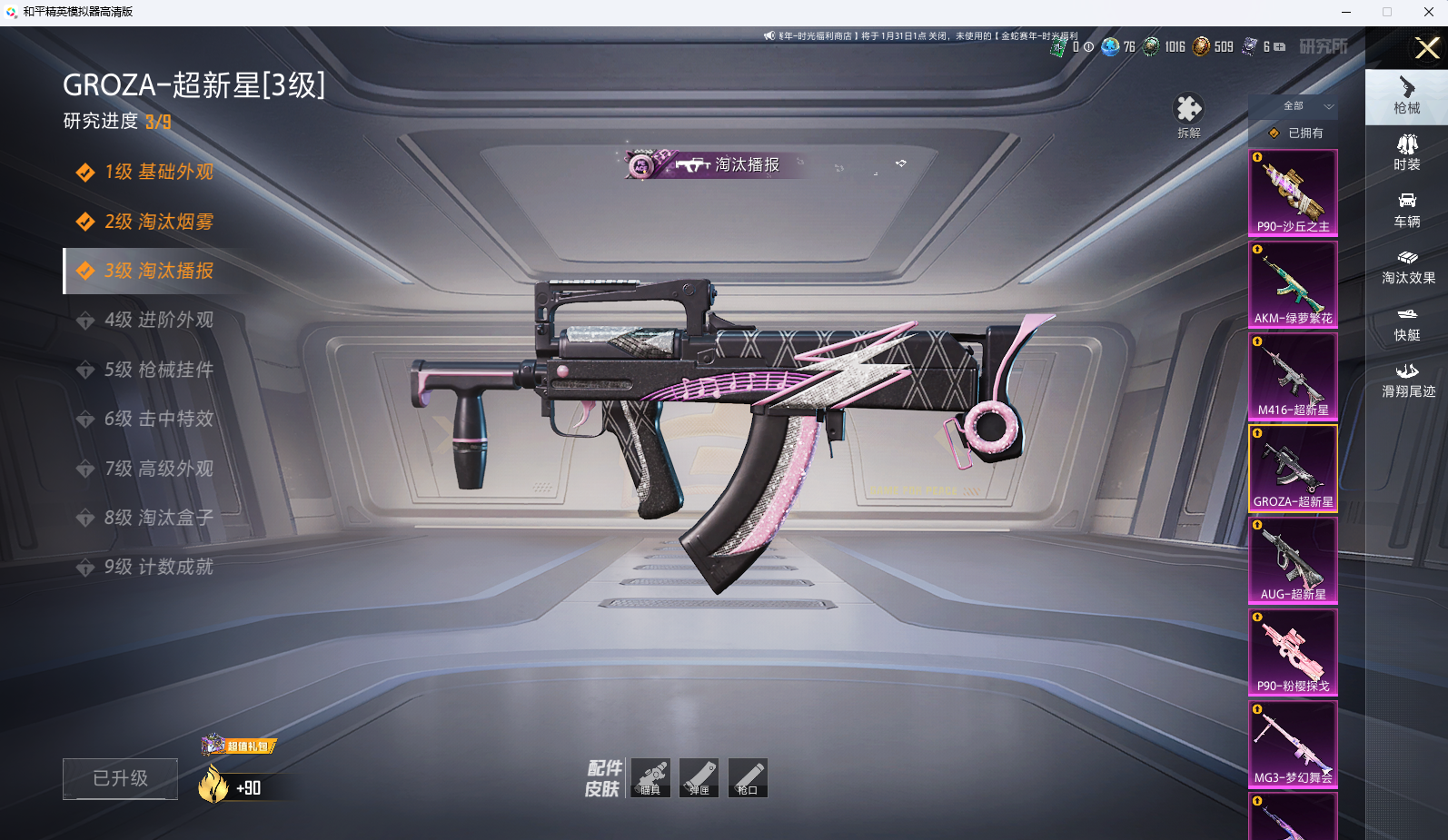This screenshot has height=840, width=1448.
Task: Show the 6级 击中特效 level entry
Action: click(158, 419)
